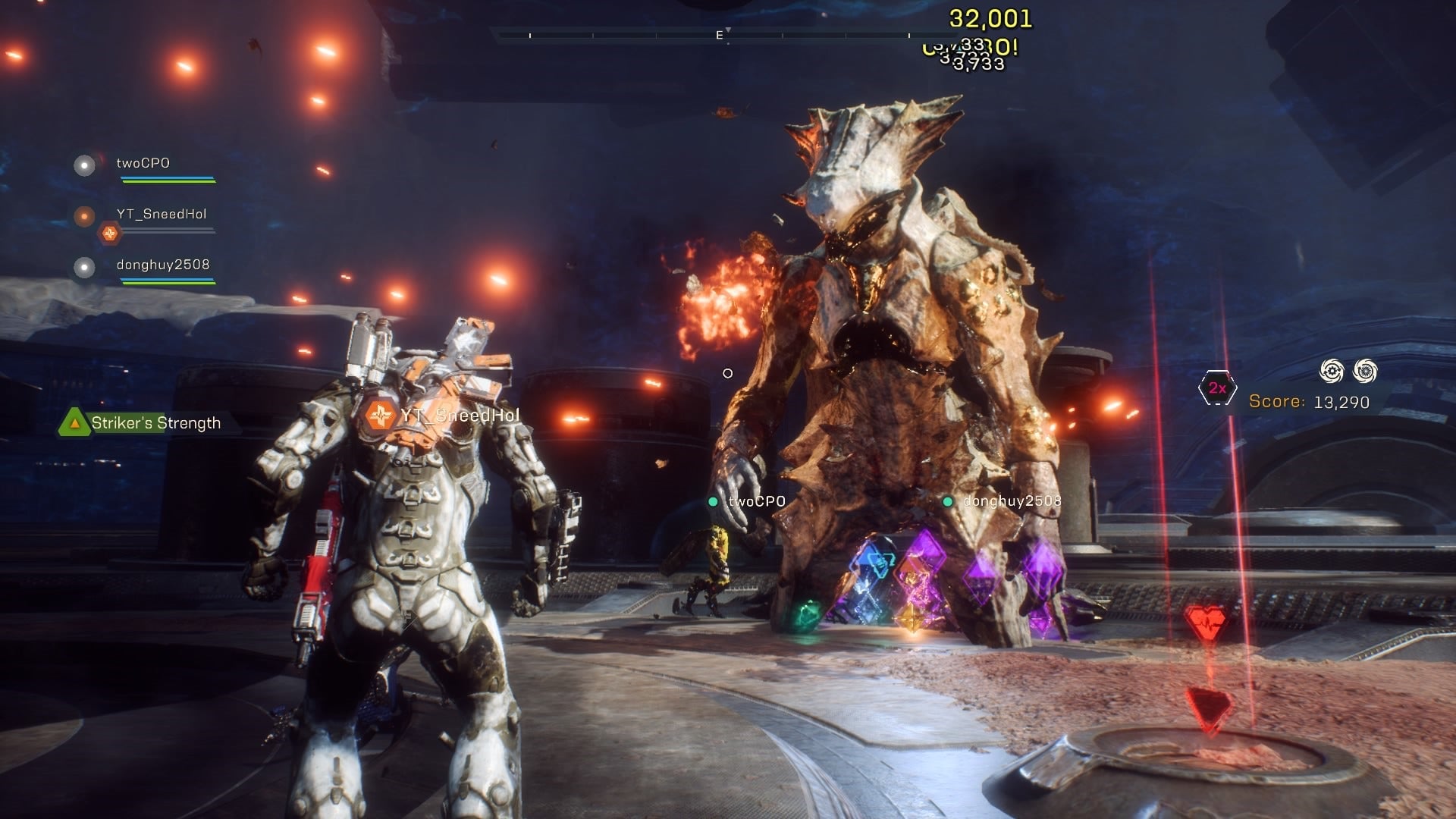Image resolution: width=1456 pixels, height=819 pixels.
Task: Click the orange downed marker beside the in-world YT_SneedHol nameplate
Action: point(380,415)
